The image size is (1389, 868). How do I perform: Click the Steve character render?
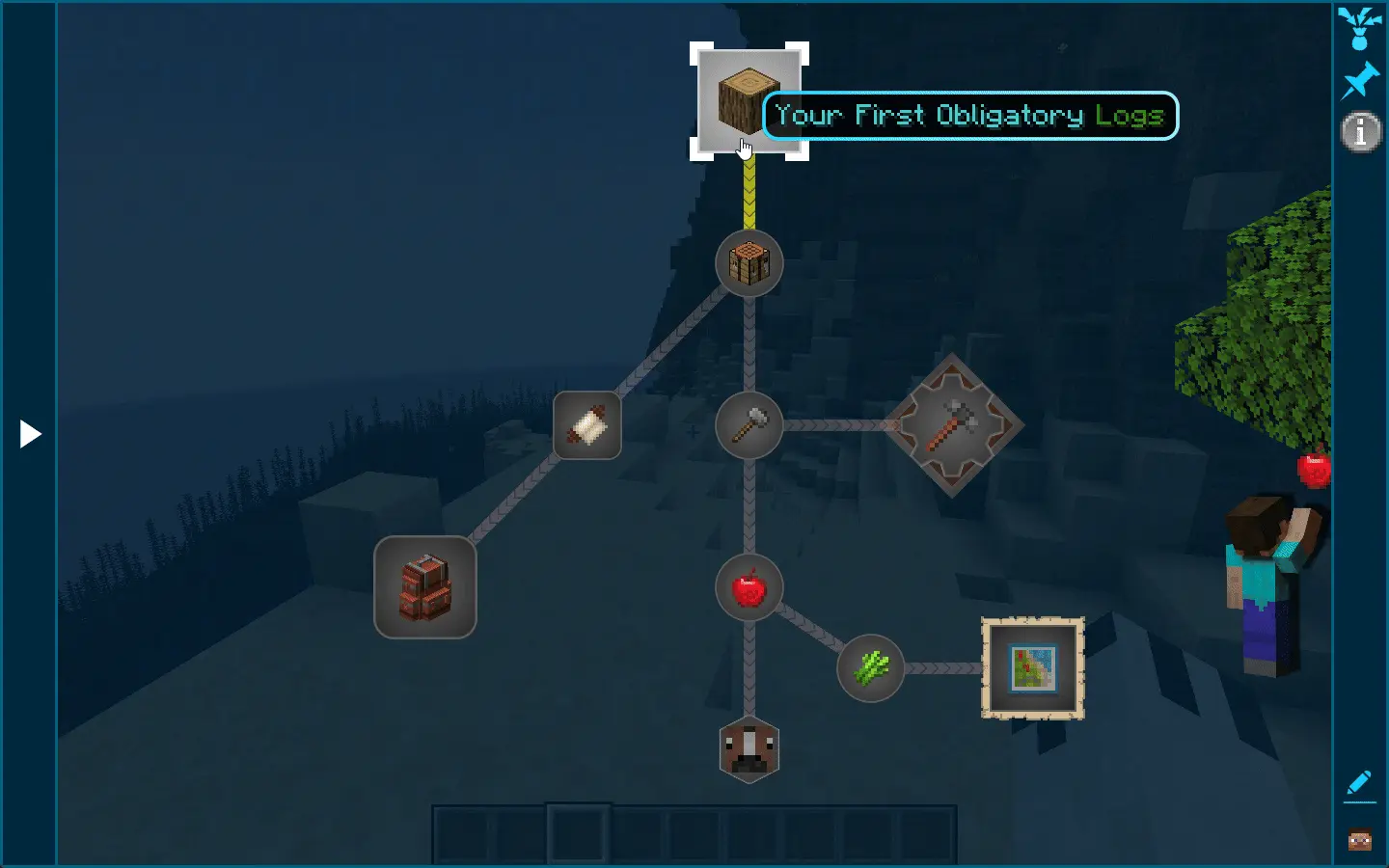coord(1264,579)
